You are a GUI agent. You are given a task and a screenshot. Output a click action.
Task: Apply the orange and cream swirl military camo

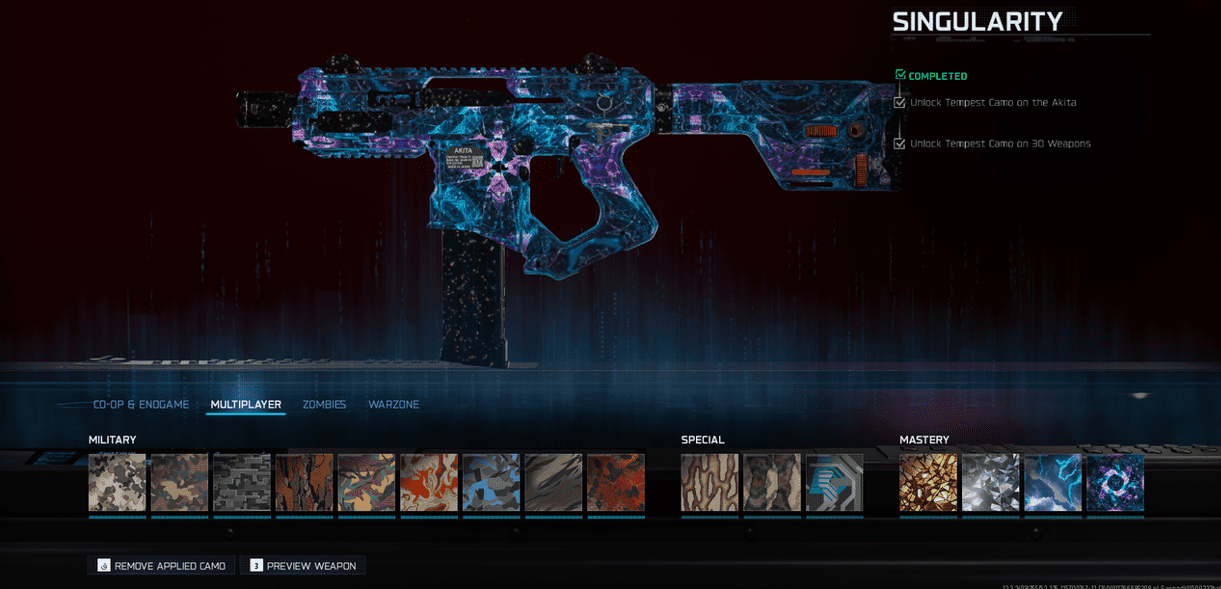pos(429,483)
